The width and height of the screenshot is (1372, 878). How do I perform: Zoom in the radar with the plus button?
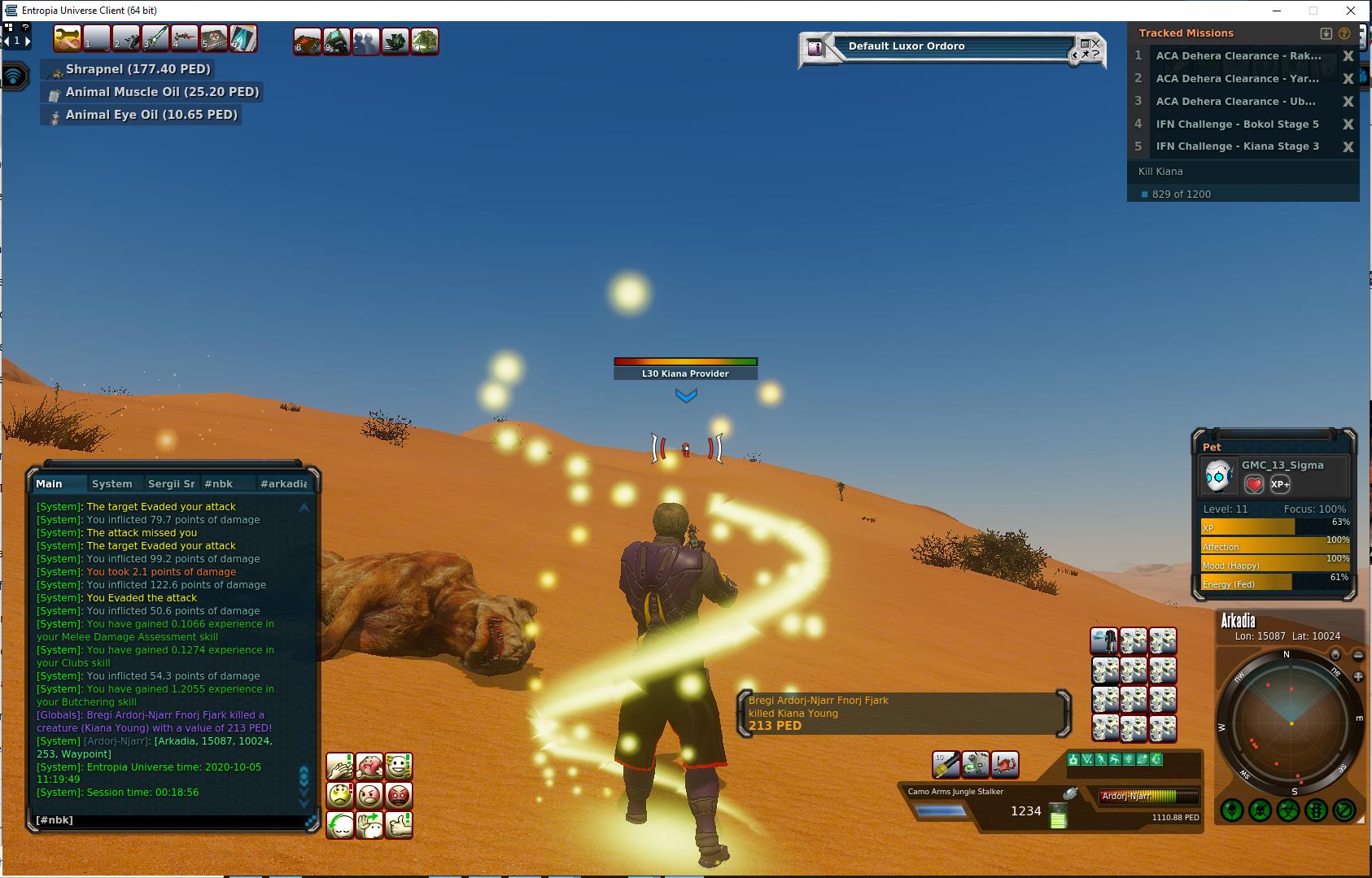[x=1358, y=677]
